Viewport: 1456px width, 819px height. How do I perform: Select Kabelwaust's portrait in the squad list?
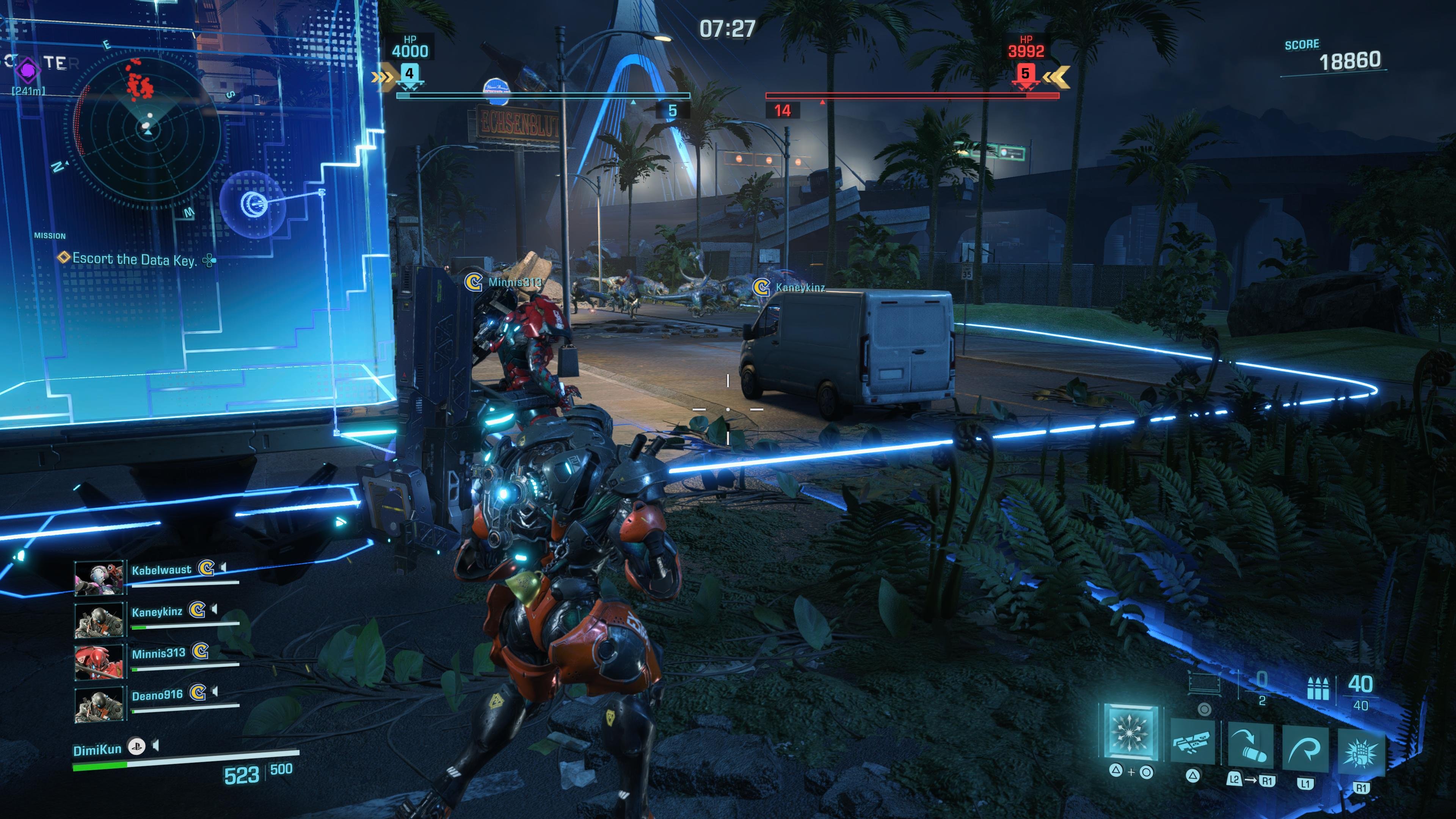(x=99, y=578)
